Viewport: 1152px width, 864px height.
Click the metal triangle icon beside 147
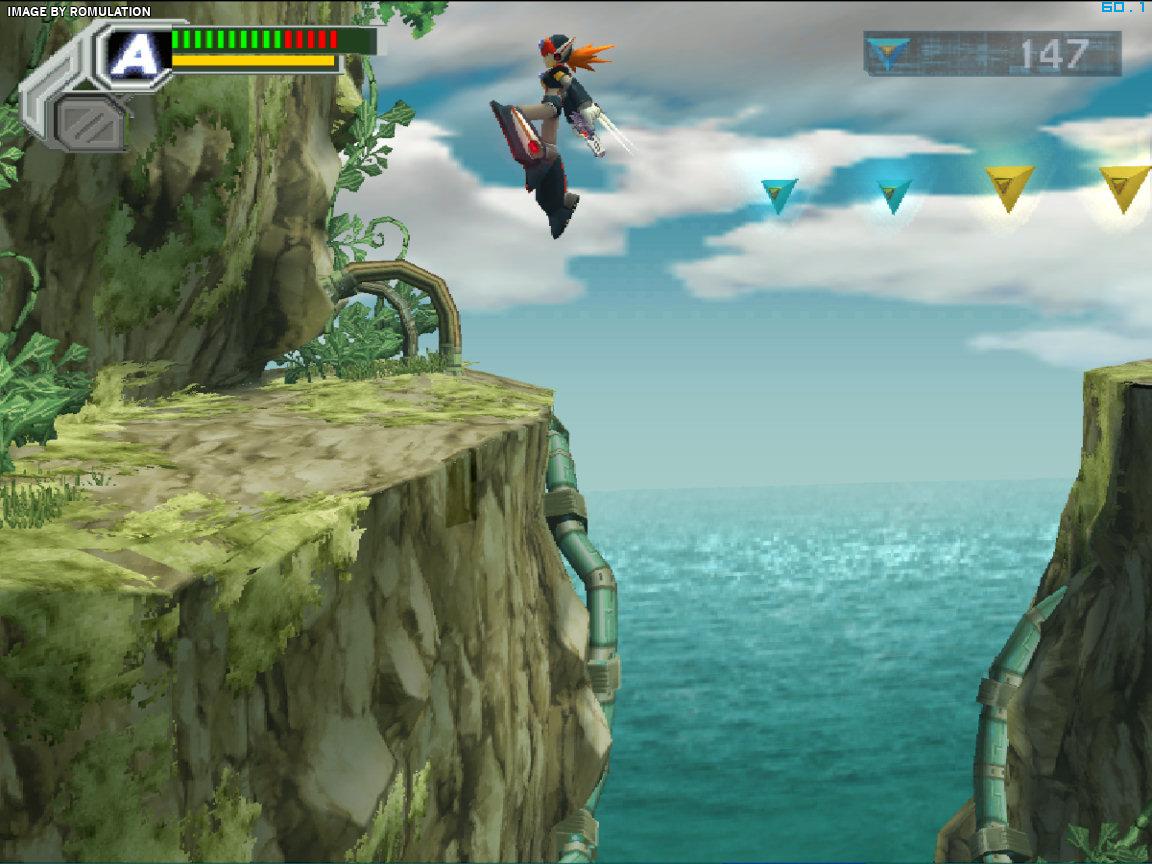pos(888,53)
